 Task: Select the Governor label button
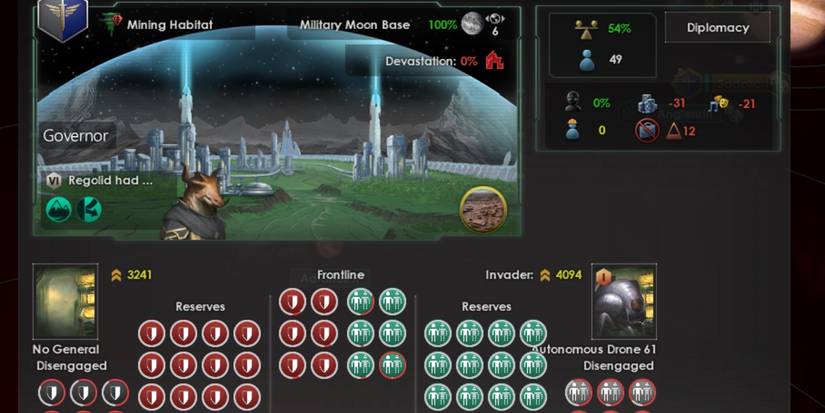[x=77, y=136]
